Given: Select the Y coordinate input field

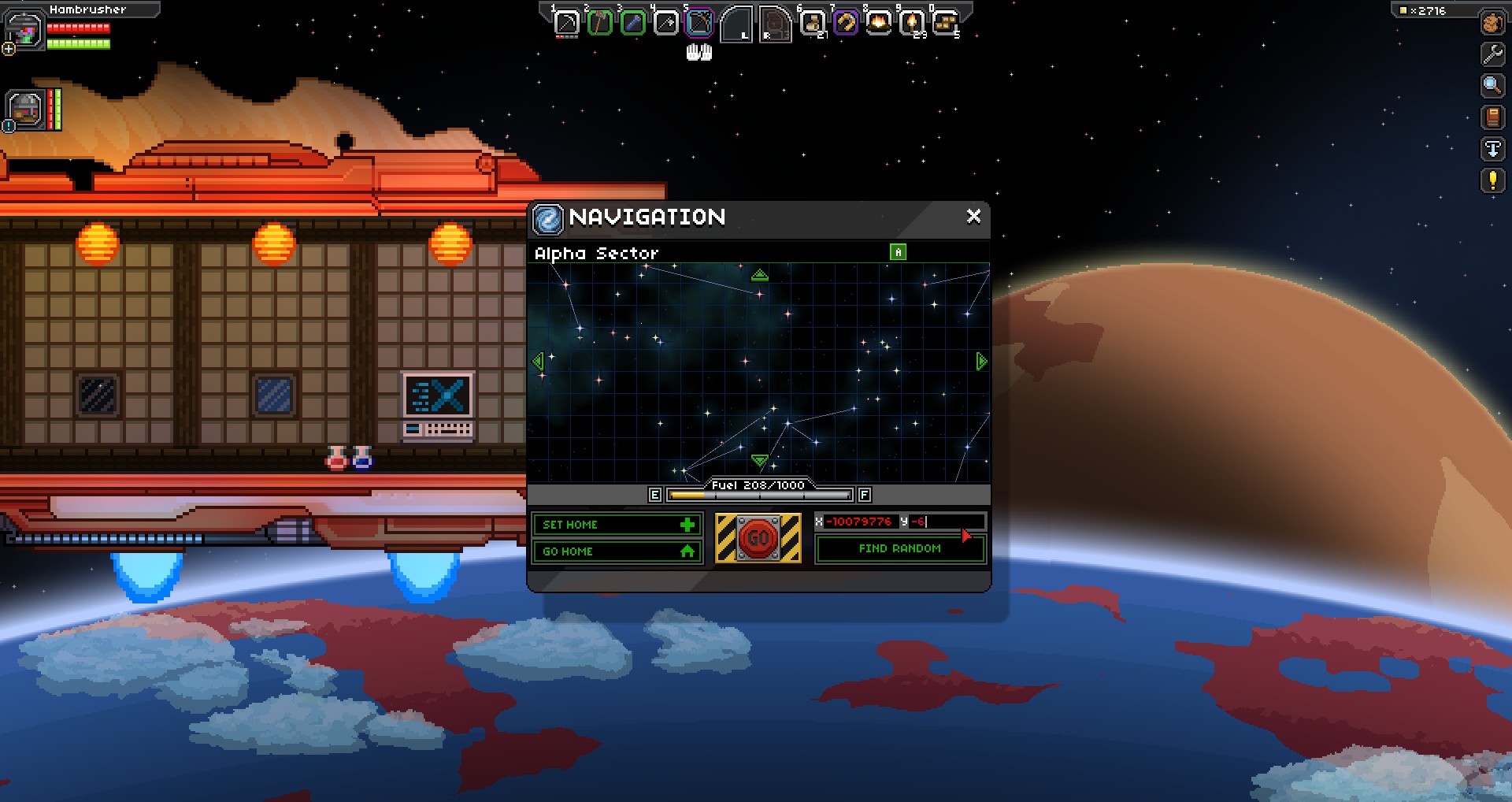Looking at the screenshot, I should pyautogui.click(x=945, y=522).
